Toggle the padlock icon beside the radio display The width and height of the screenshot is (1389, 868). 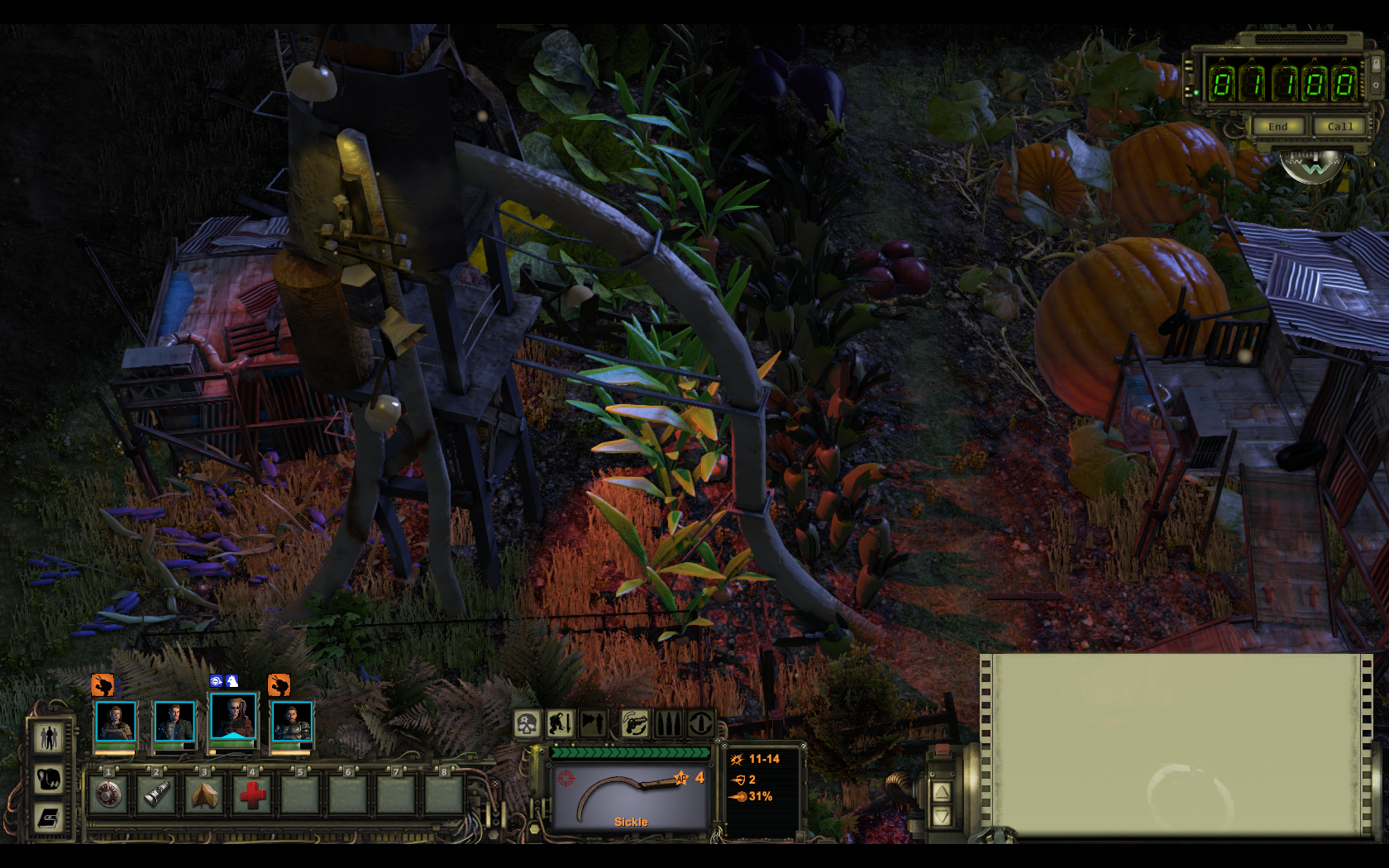click(1376, 64)
